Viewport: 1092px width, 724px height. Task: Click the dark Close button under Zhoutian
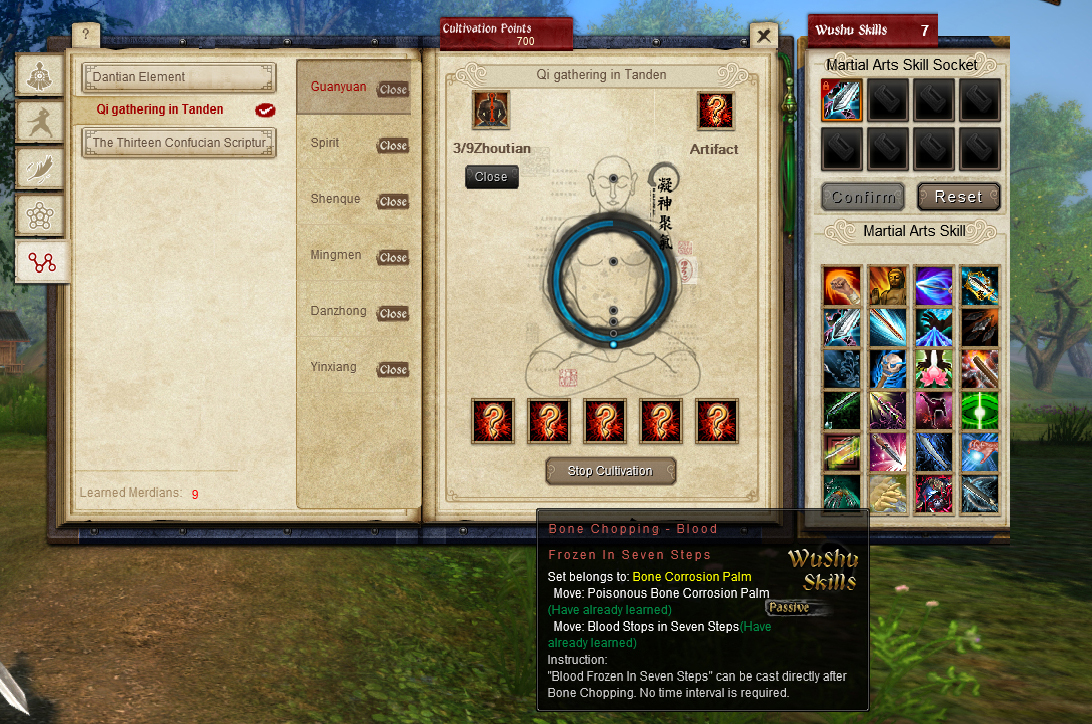pos(491,177)
